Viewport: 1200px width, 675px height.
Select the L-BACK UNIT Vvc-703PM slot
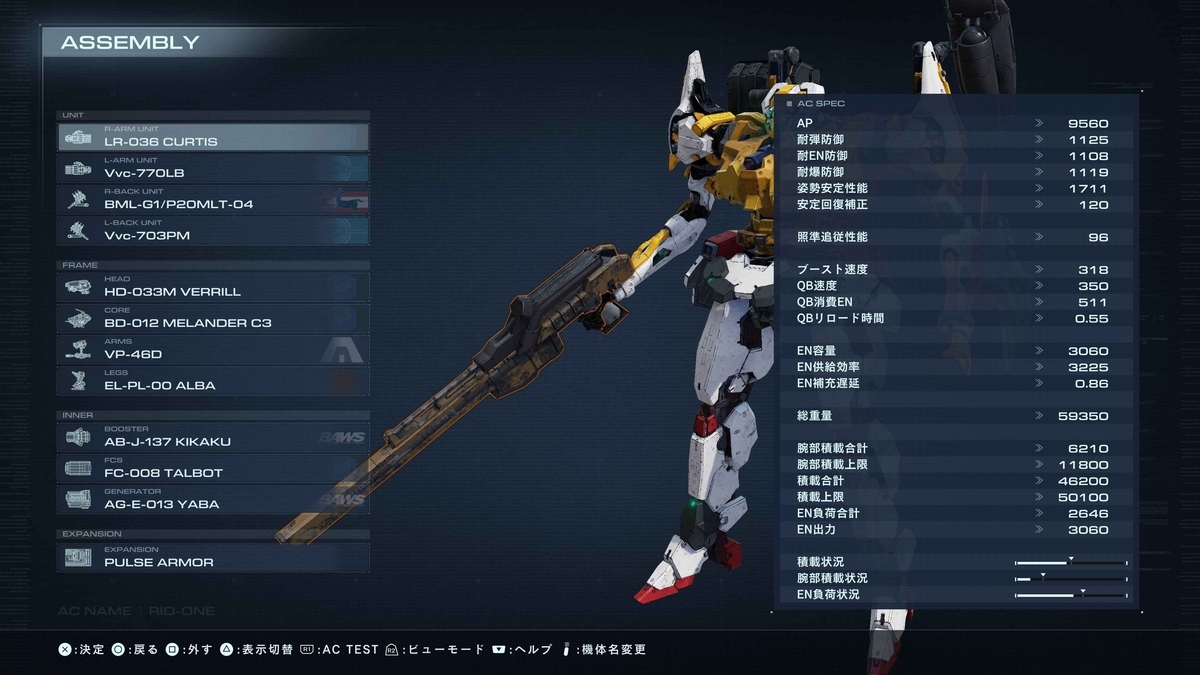pos(213,231)
